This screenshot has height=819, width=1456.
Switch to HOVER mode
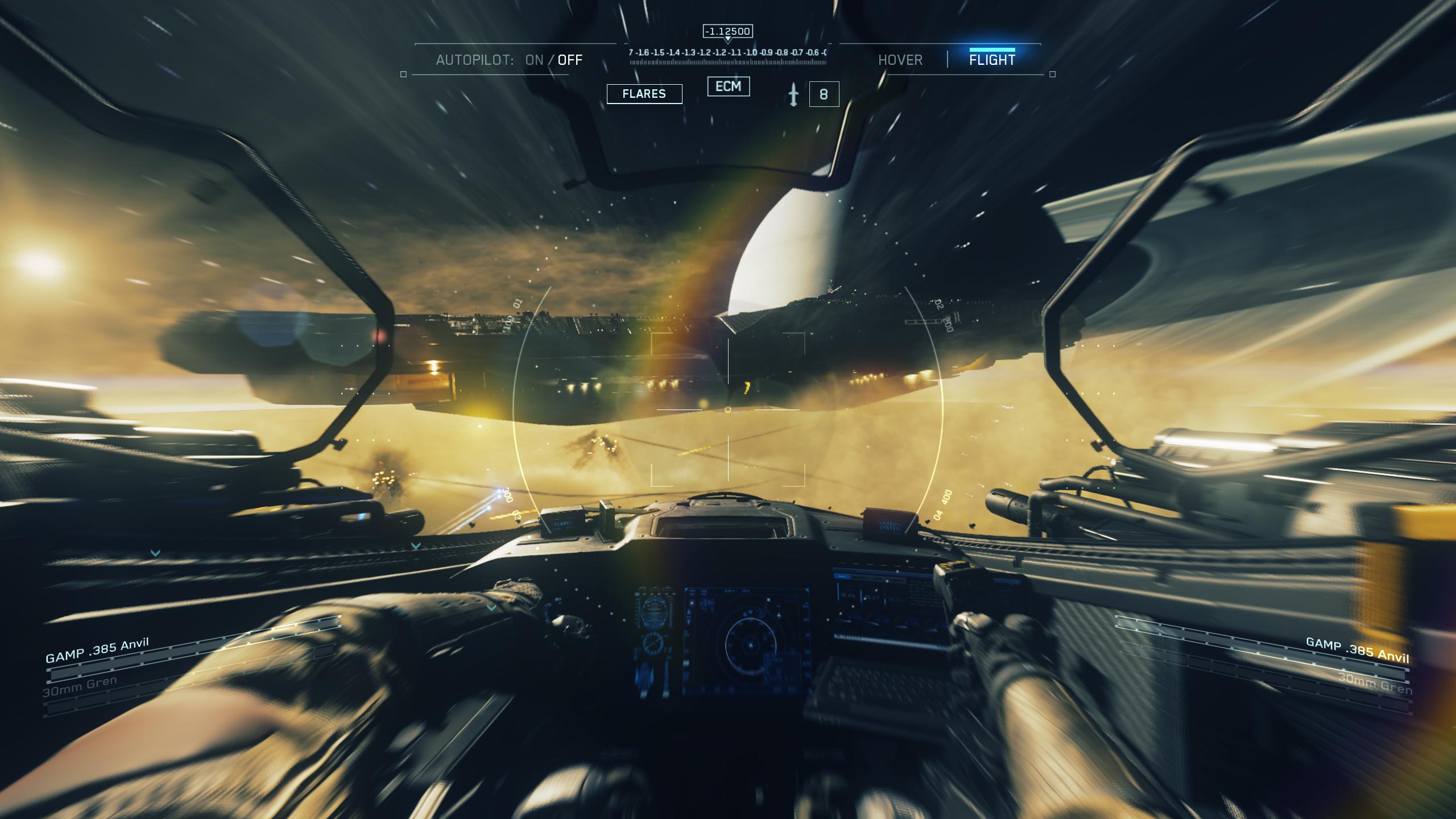click(900, 60)
